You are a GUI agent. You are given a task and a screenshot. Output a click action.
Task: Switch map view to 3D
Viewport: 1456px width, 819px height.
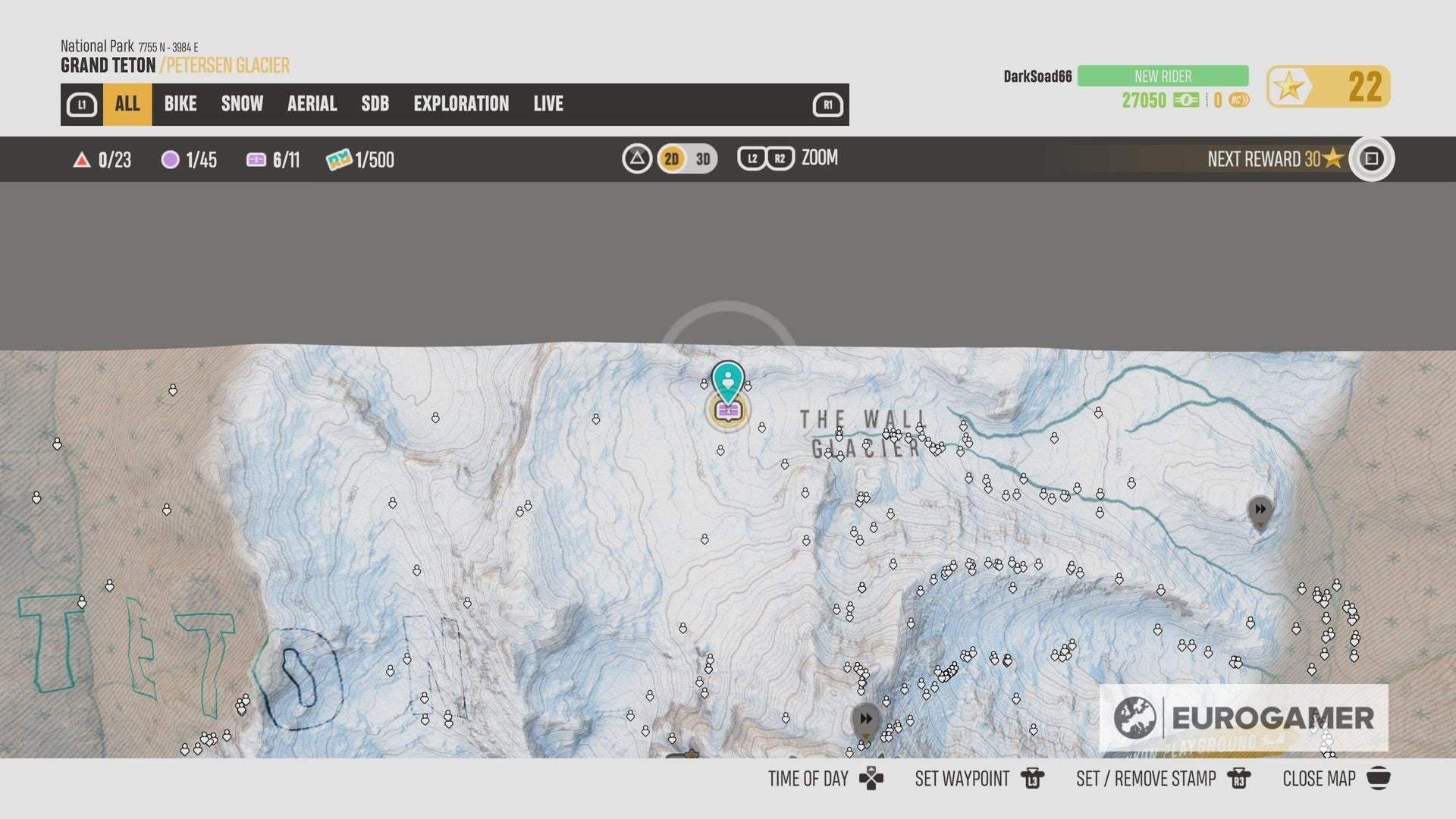pos(701,159)
